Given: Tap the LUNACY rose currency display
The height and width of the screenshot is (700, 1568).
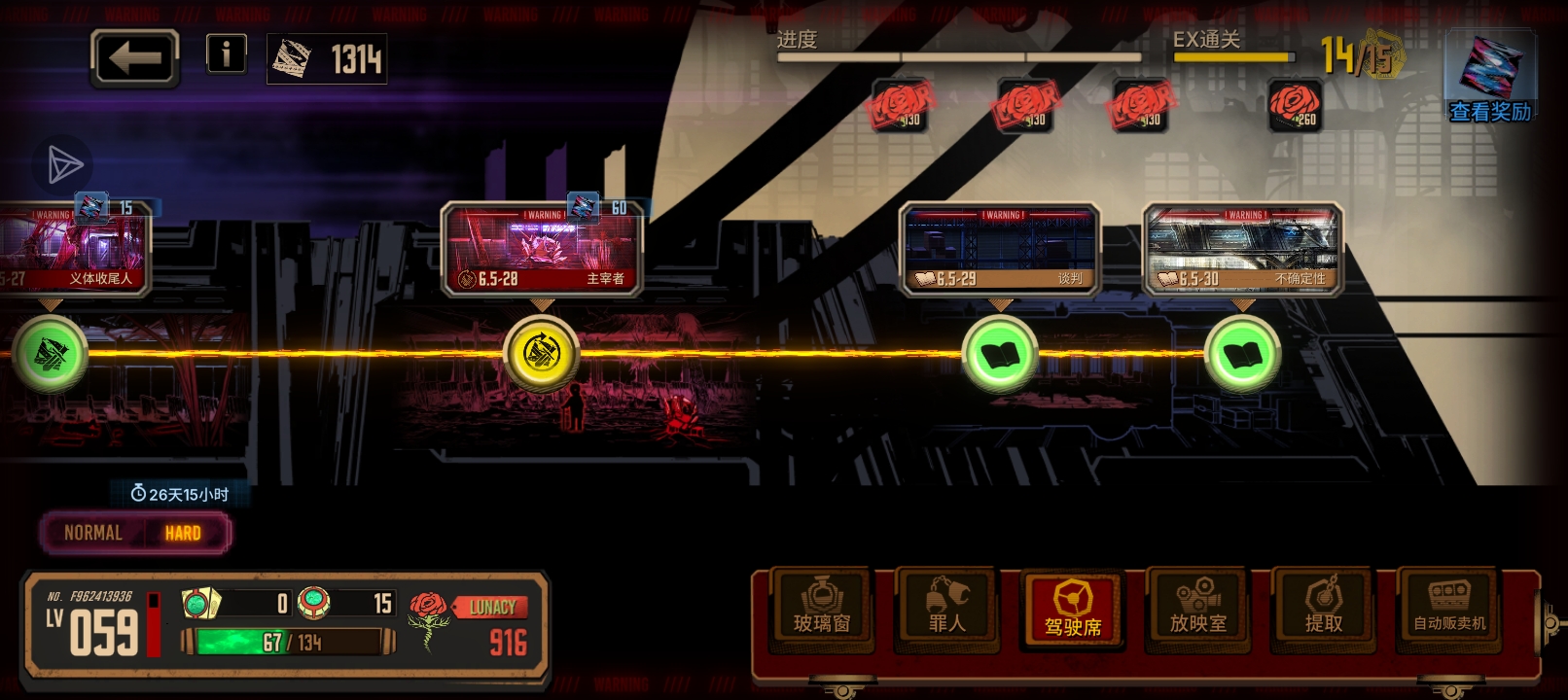Looking at the screenshot, I should point(472,624).
